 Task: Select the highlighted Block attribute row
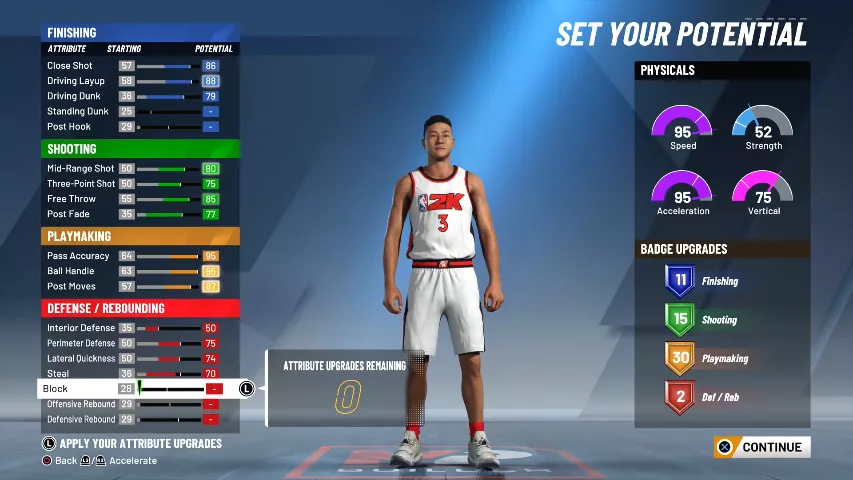pos(132,389)
